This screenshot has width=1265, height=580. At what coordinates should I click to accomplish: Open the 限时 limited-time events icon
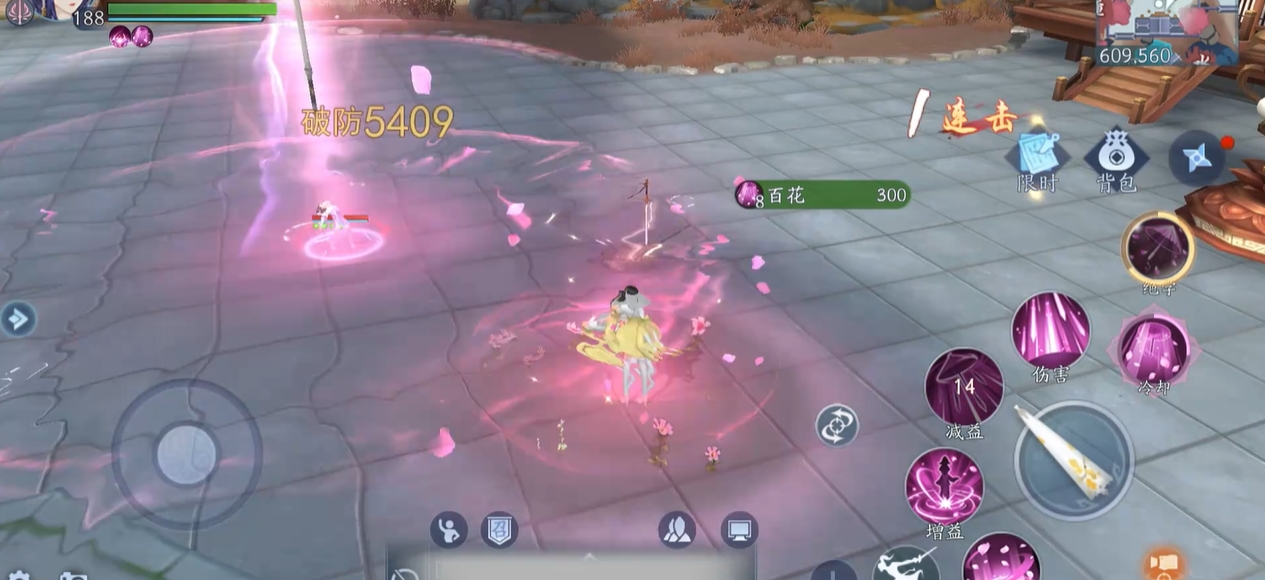[1037, 157]
